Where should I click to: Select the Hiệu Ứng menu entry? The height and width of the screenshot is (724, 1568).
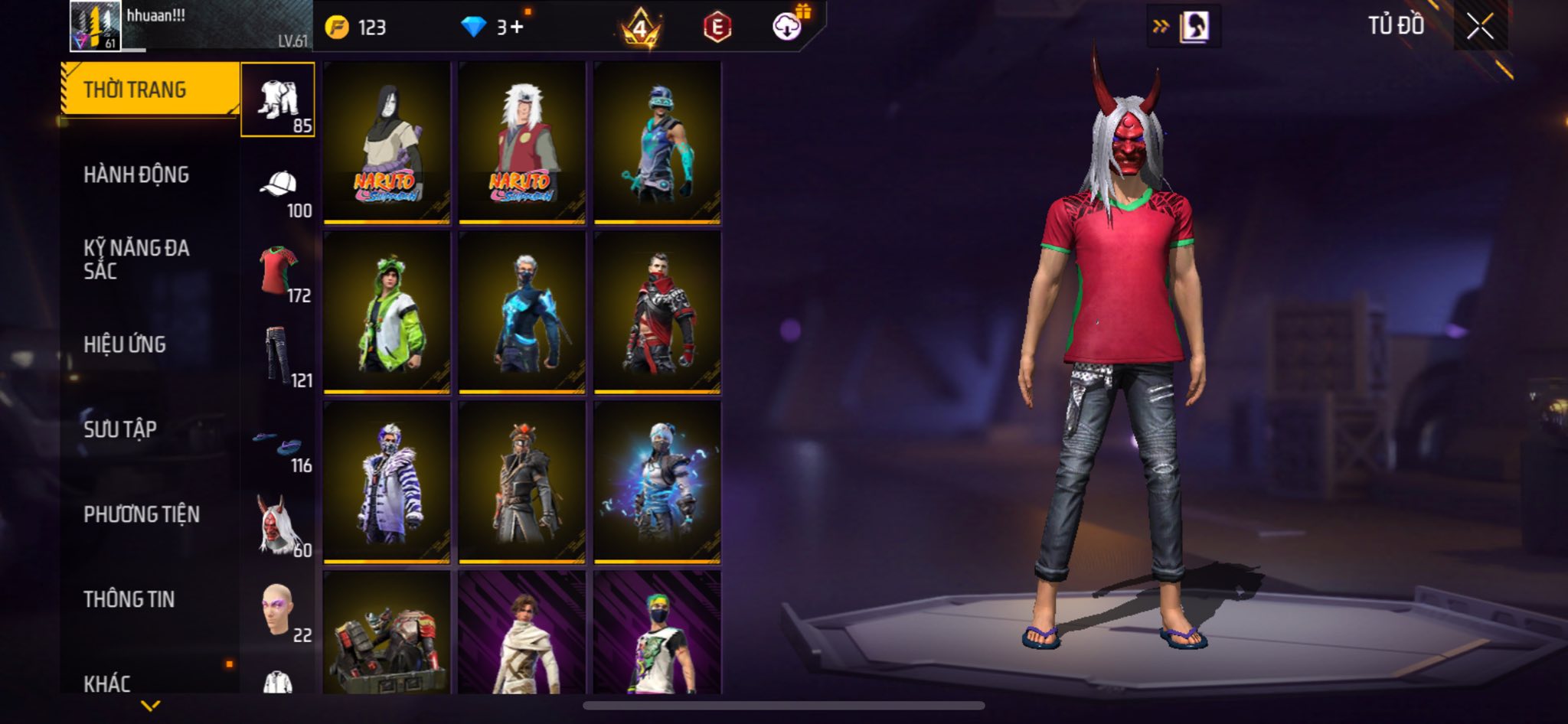[125, 345]
